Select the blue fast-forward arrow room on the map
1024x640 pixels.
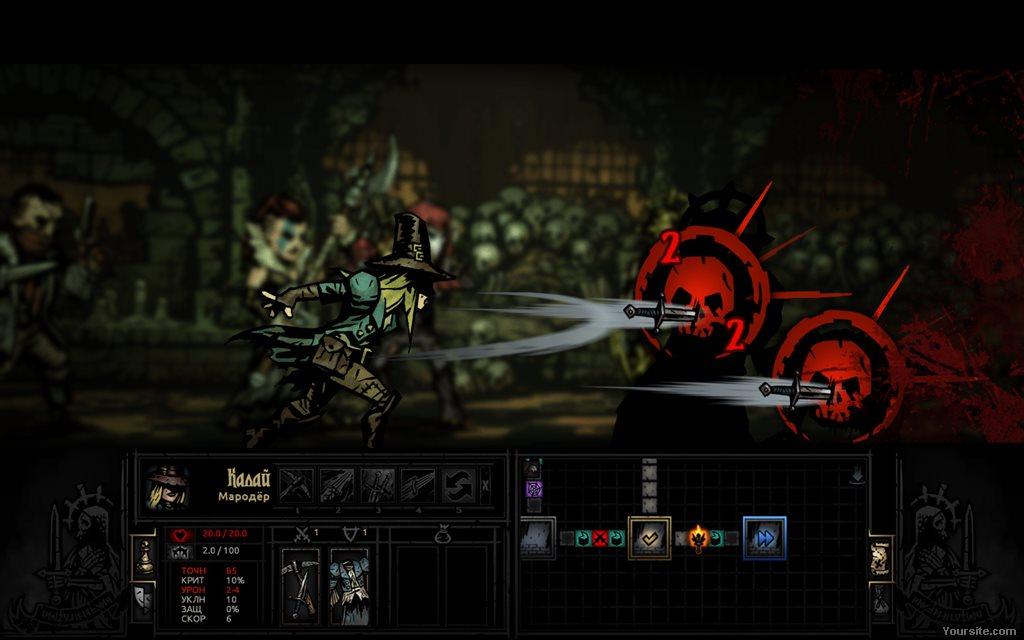coord(765,538)
